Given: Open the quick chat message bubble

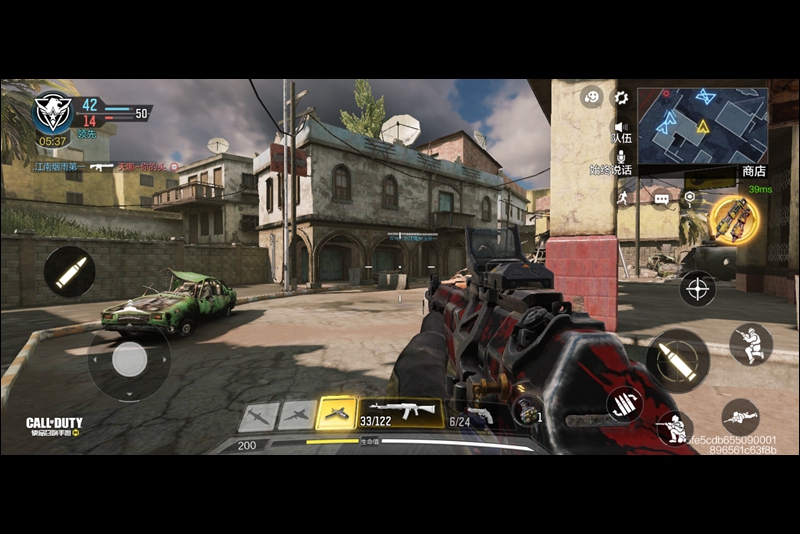Looking at the screenshot, I should coord(662,199).
